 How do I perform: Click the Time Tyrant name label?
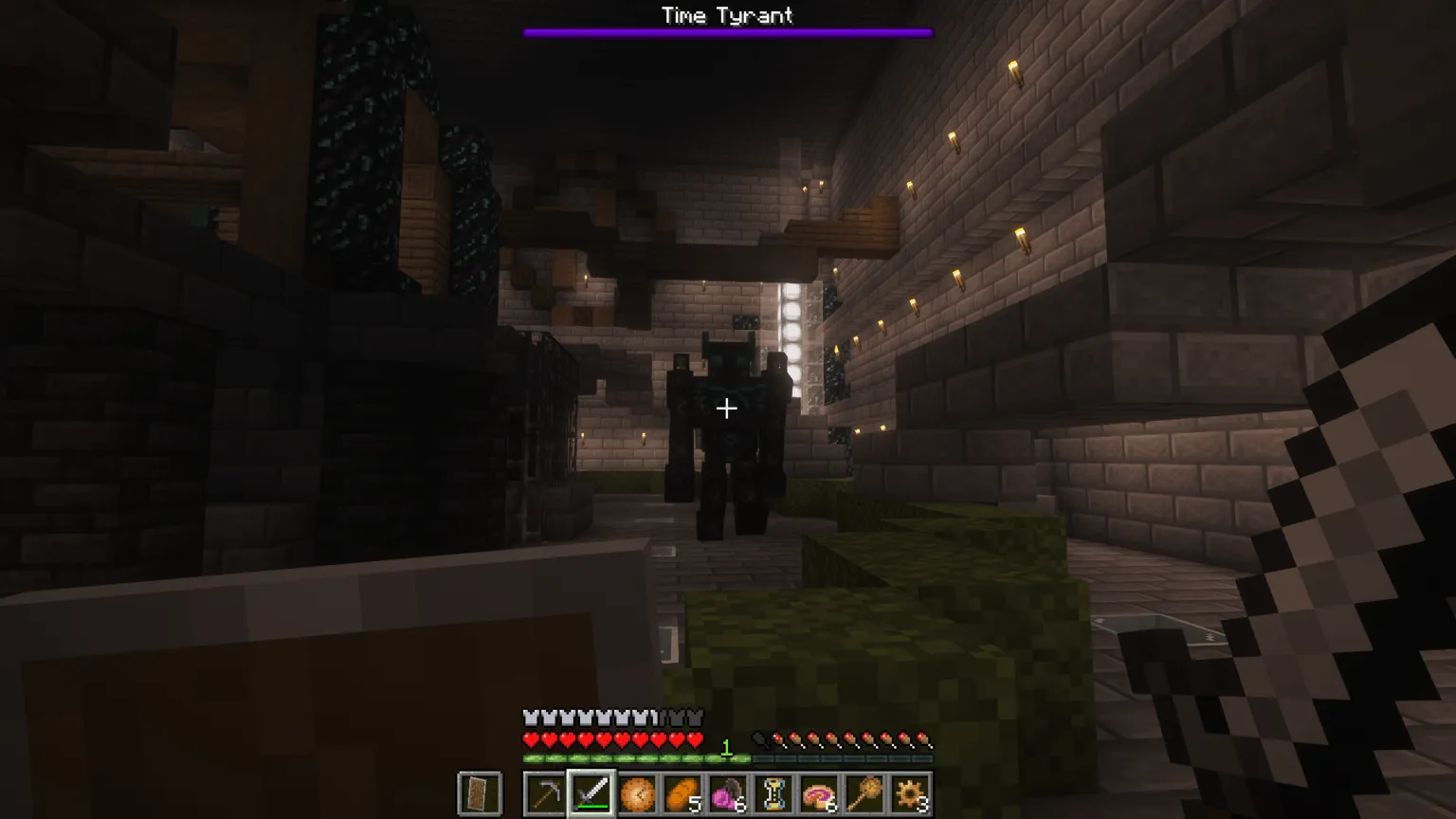tap(727, 14)
